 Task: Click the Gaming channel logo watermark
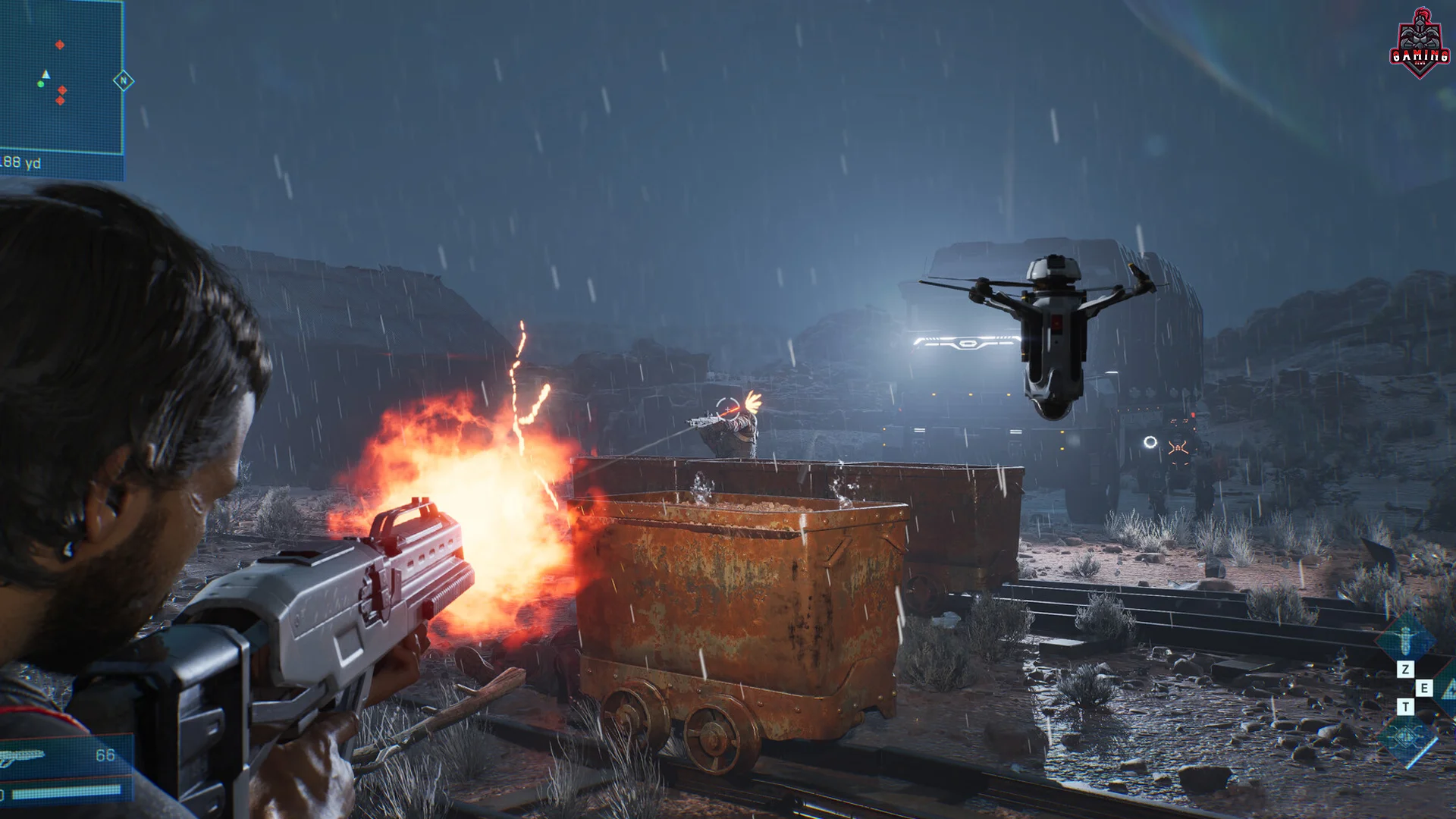1420,44
